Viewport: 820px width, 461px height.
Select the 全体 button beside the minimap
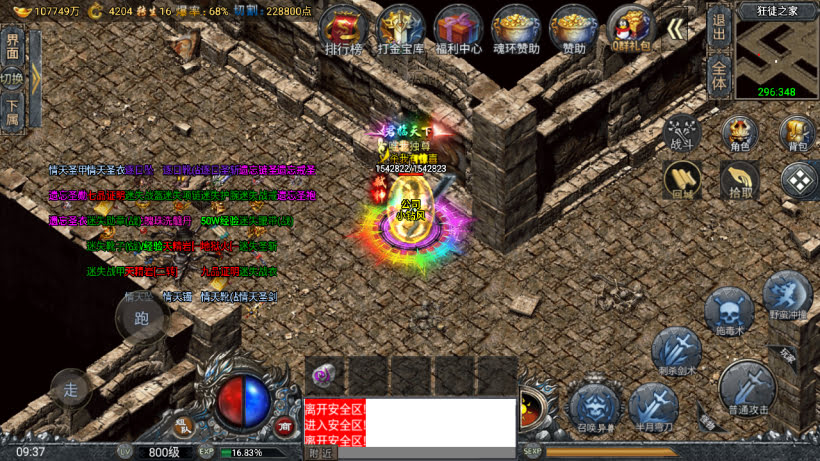(x=718, y=76)
